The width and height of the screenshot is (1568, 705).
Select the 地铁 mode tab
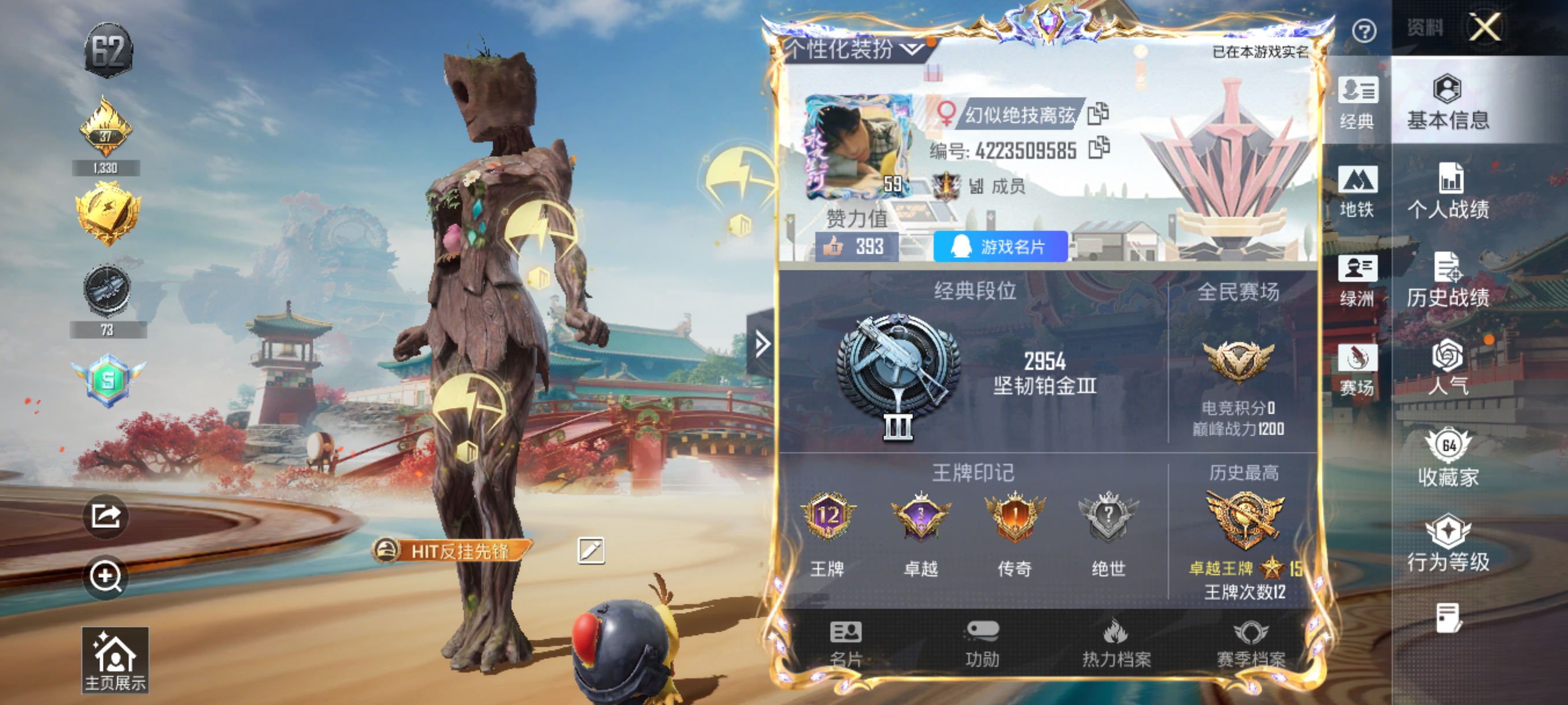point(1357,191)
